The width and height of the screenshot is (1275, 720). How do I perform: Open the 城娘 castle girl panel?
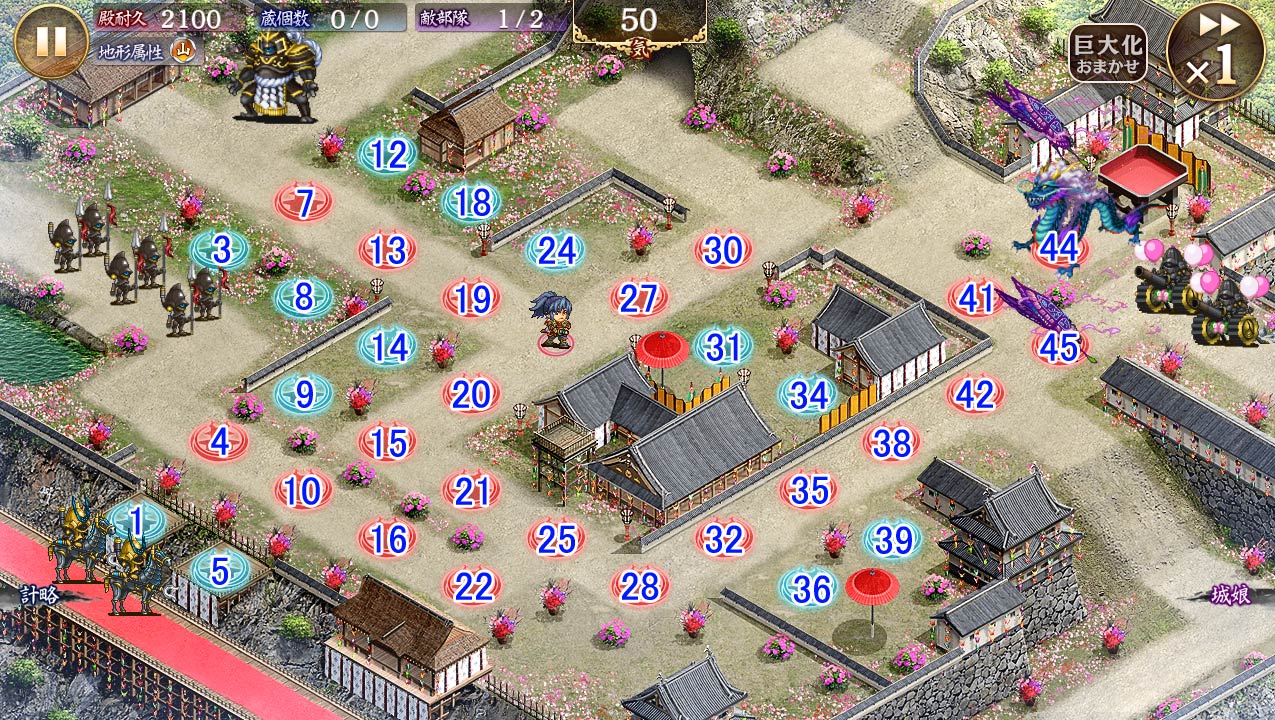click(1229, 596)
